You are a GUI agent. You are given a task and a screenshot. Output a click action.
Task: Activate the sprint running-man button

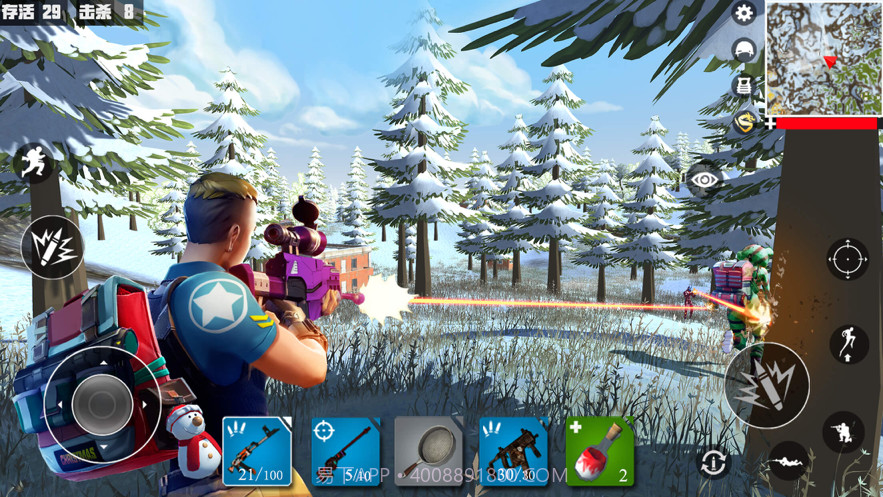coord(33,163)
